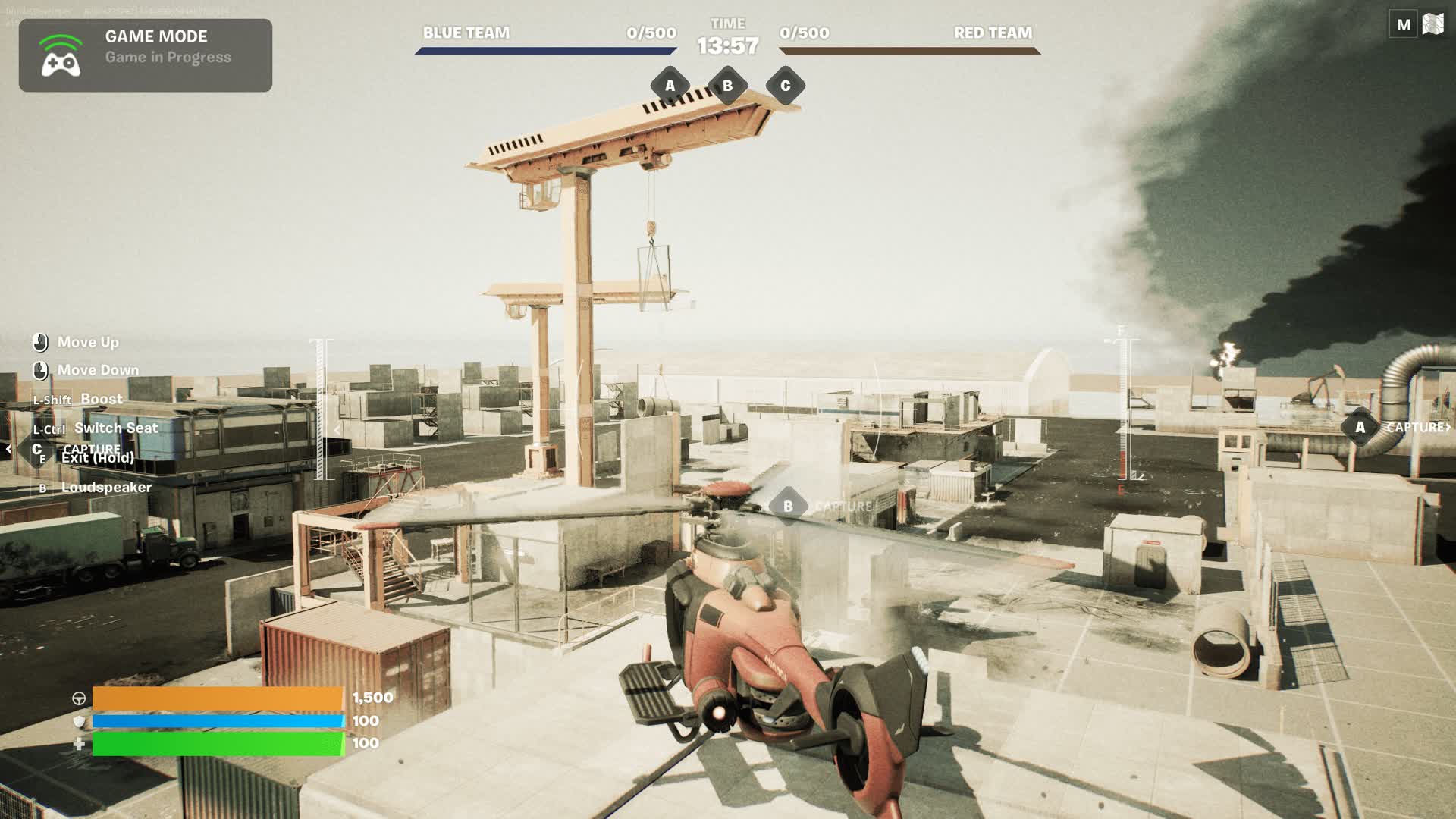Click the Move Down mouse wheel icon

[x=39, y=369]
